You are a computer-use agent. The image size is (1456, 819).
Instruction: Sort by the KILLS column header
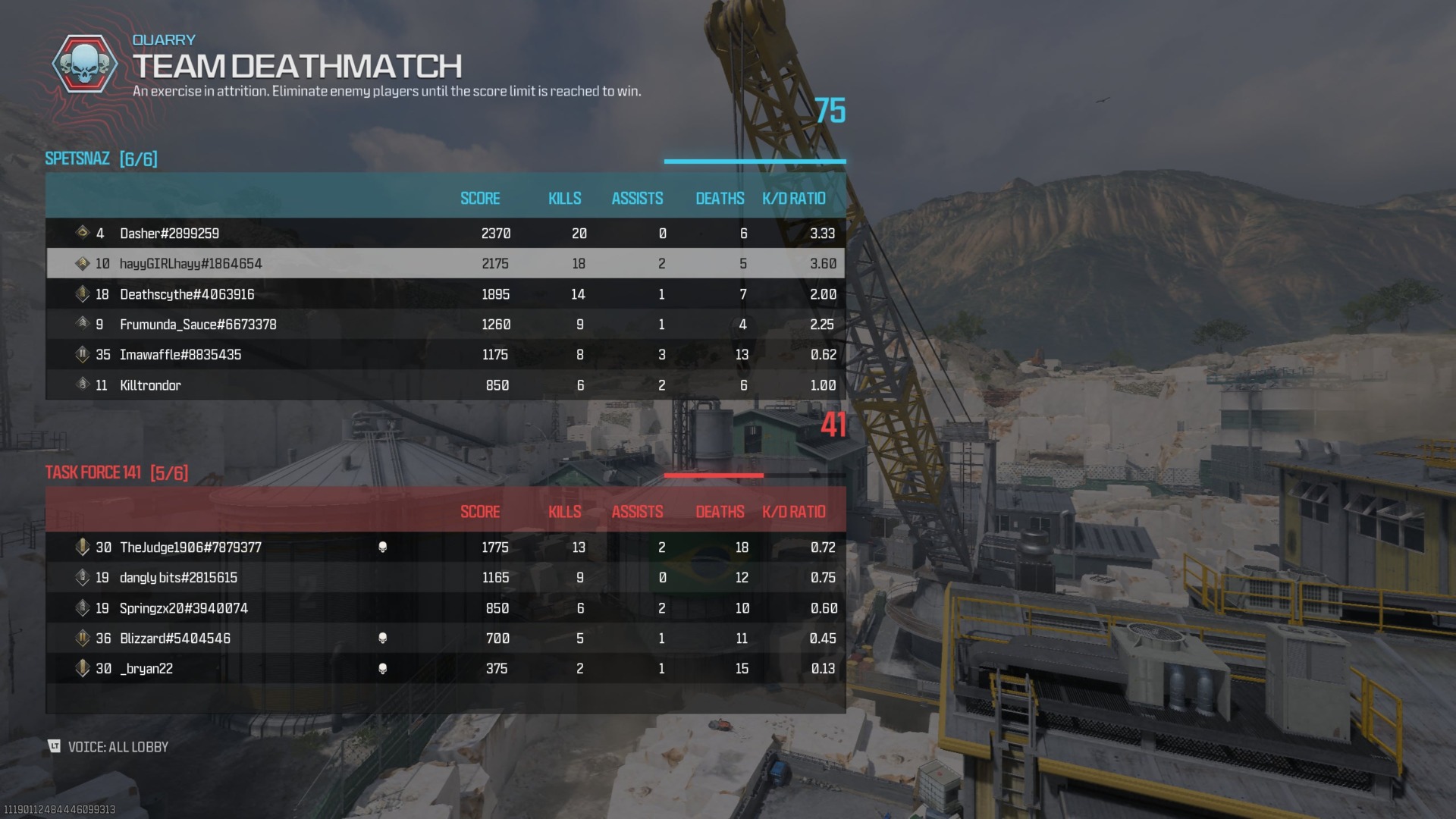coord(565,199)
